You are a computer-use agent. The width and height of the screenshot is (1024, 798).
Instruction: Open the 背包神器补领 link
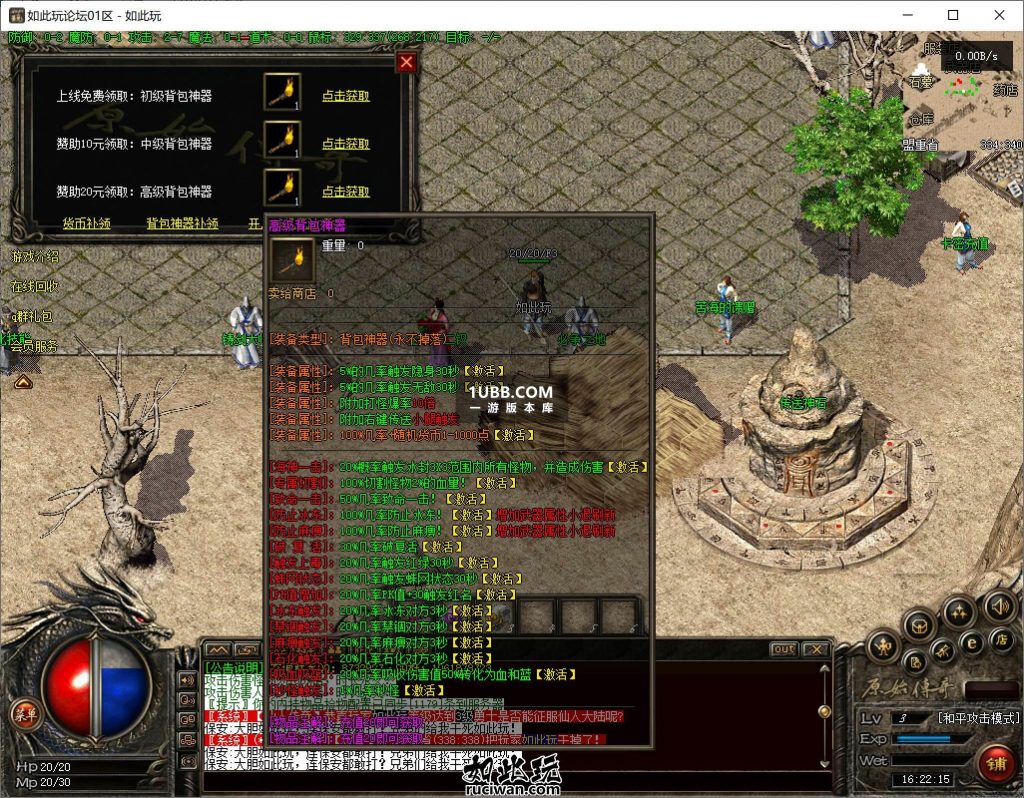tap(182, 224)
